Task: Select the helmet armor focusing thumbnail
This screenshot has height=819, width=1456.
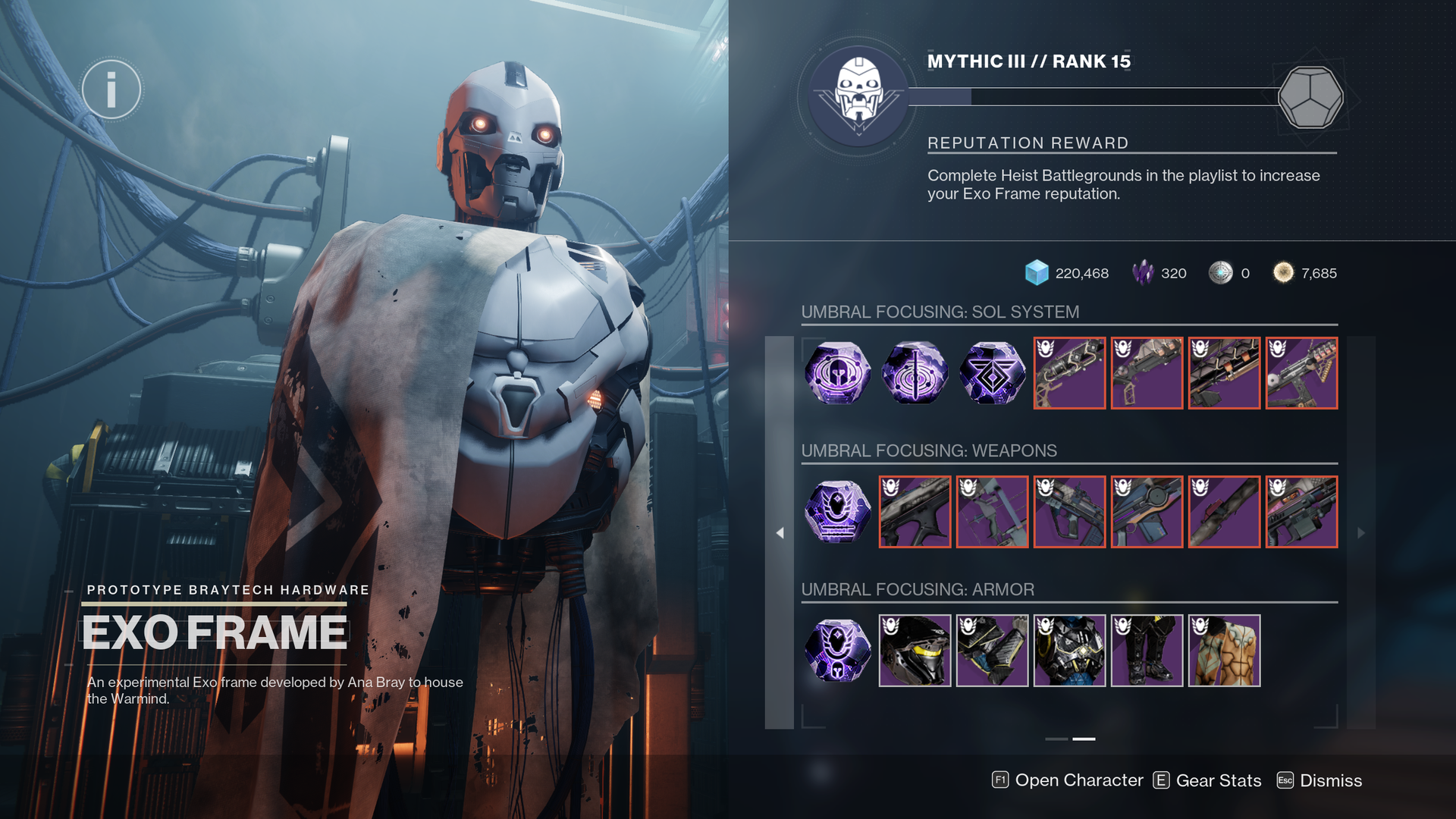Action: pyautogui.click(x=914, y=650)
